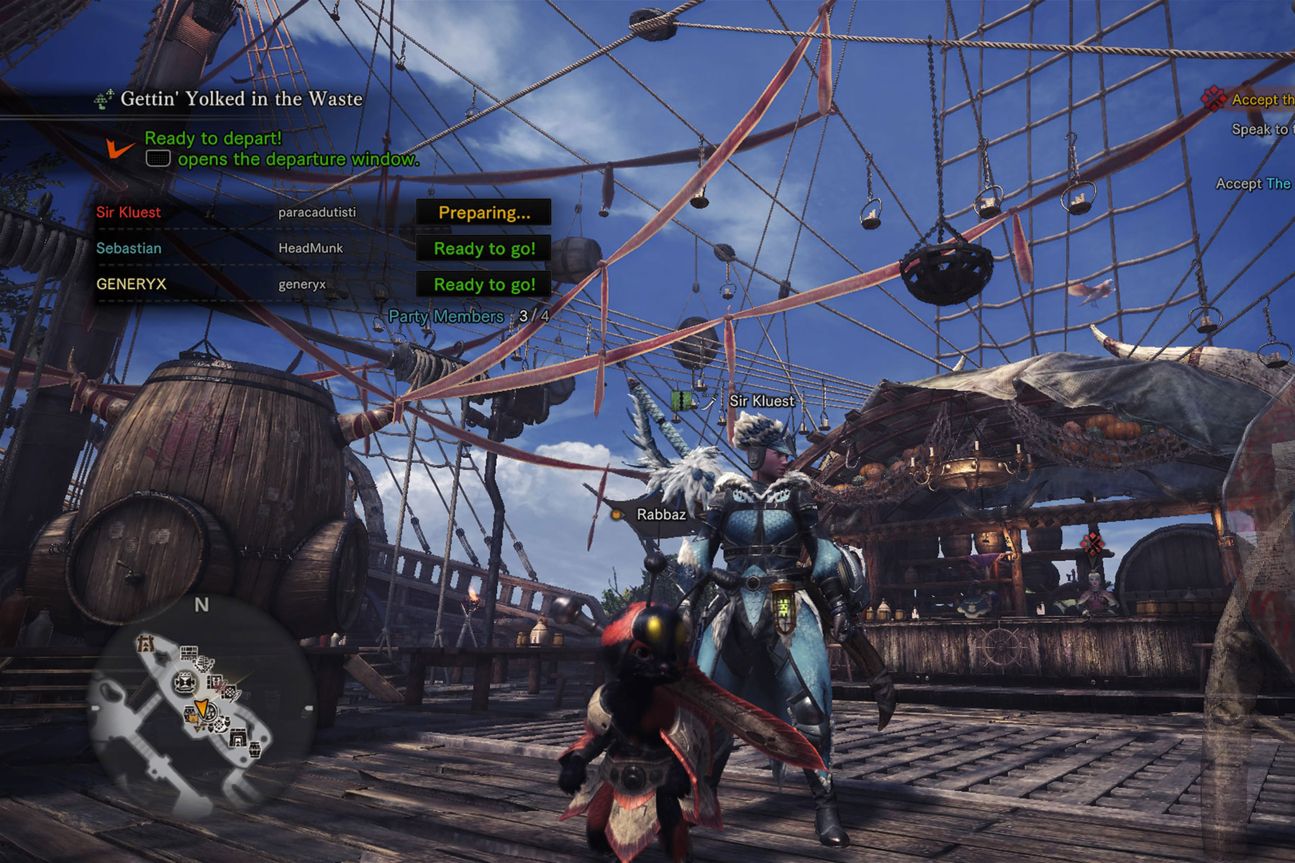Click the Preparing... status label

(484, 212)
